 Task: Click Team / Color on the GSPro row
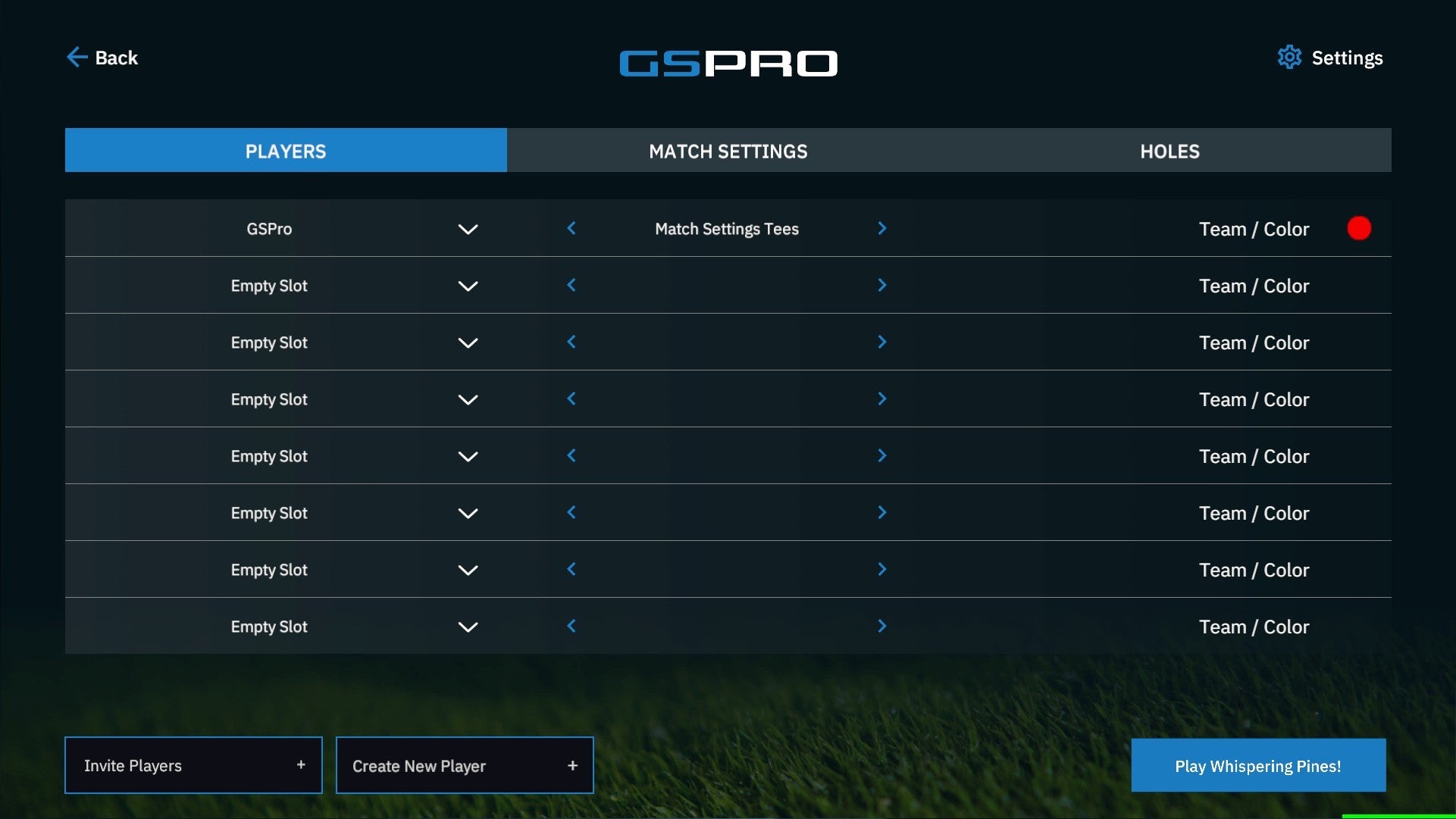[1254, 228]
